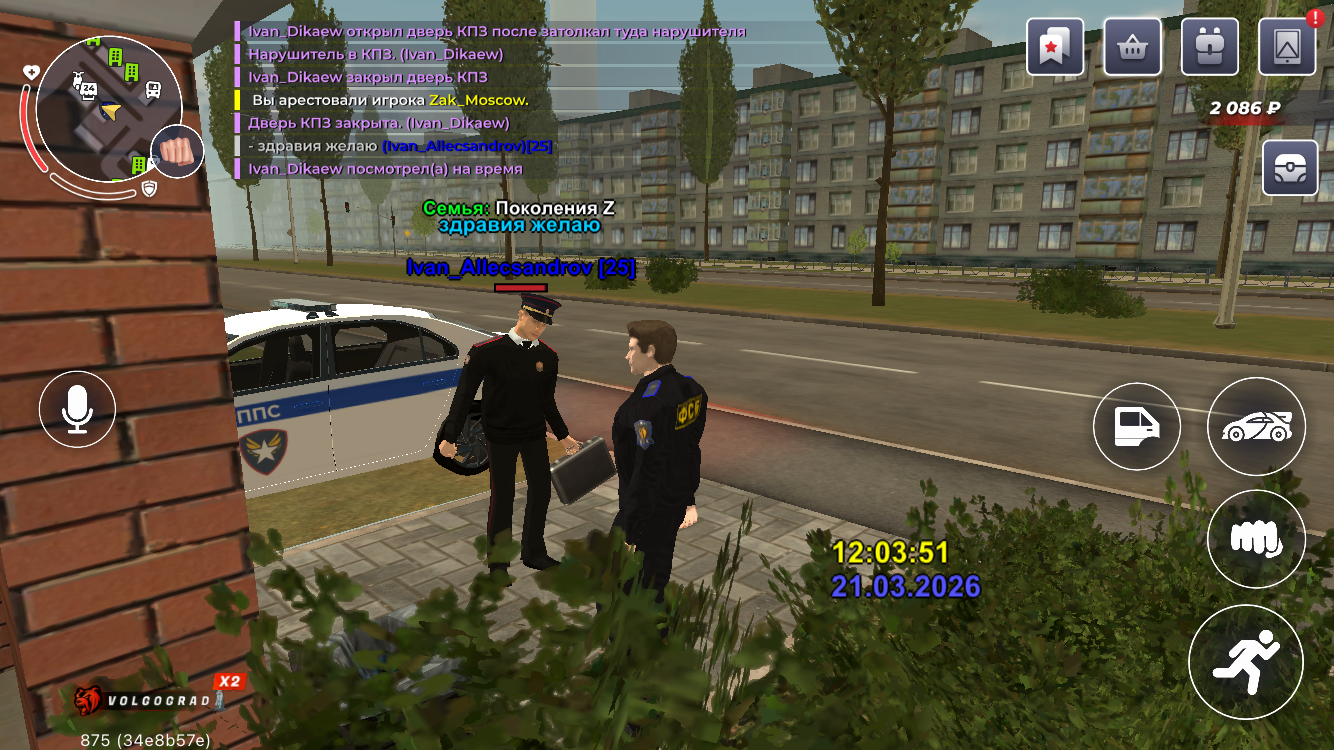Open the shopping basket store

(x=1132, y=47)
